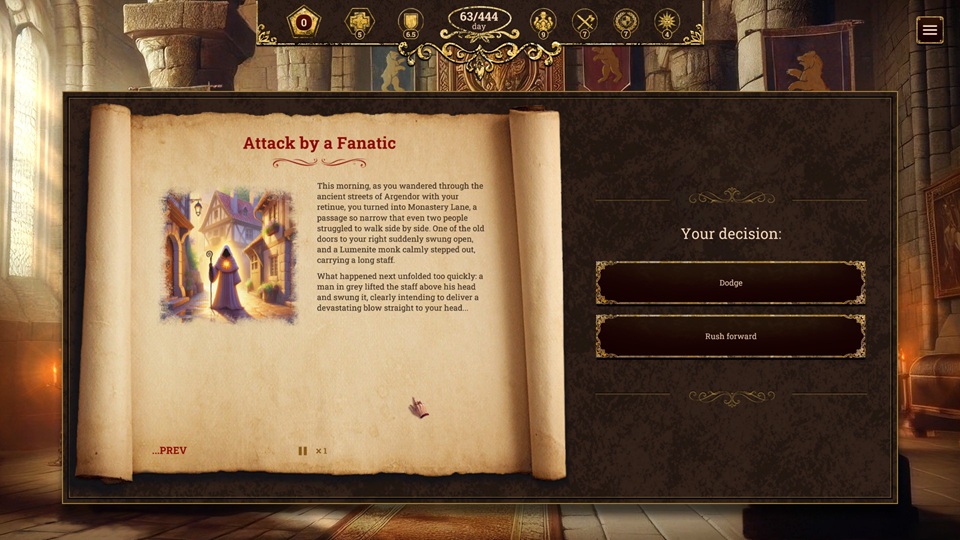View the hooded monk story illustration
Viewport: 960px width, 540px height.
coord(229,256)
